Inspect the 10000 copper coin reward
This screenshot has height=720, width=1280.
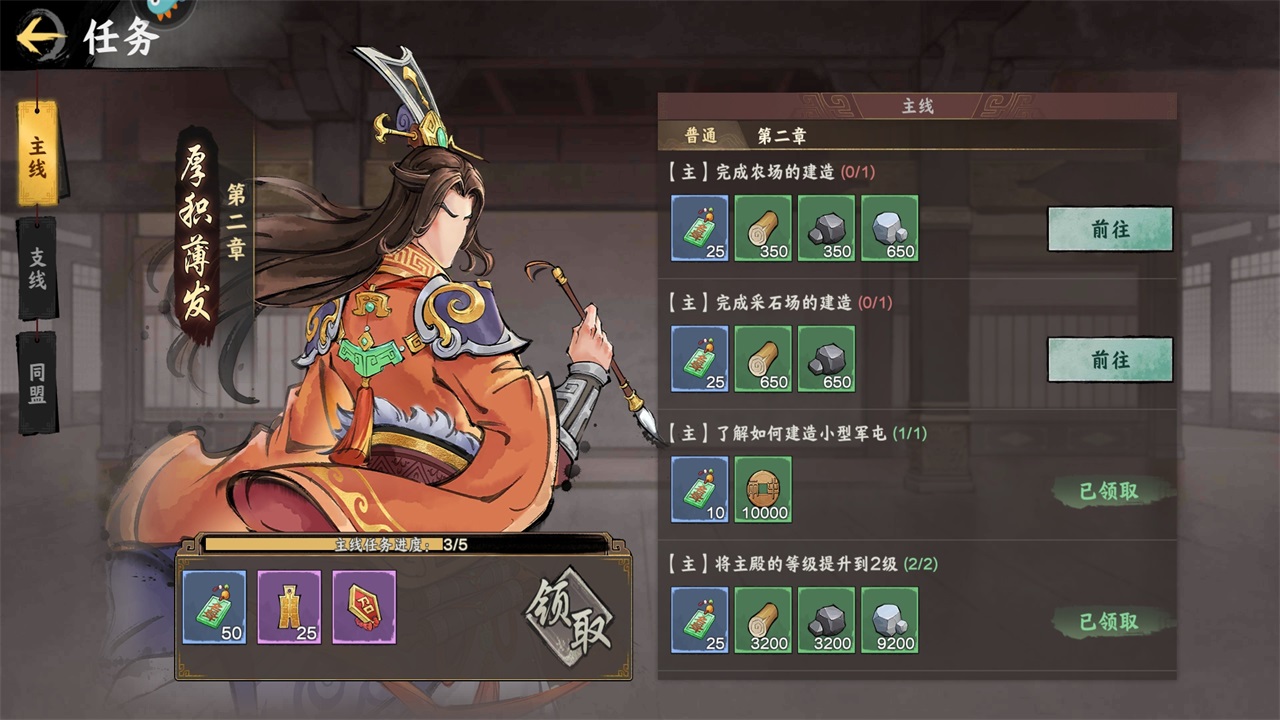coord(763,489)
